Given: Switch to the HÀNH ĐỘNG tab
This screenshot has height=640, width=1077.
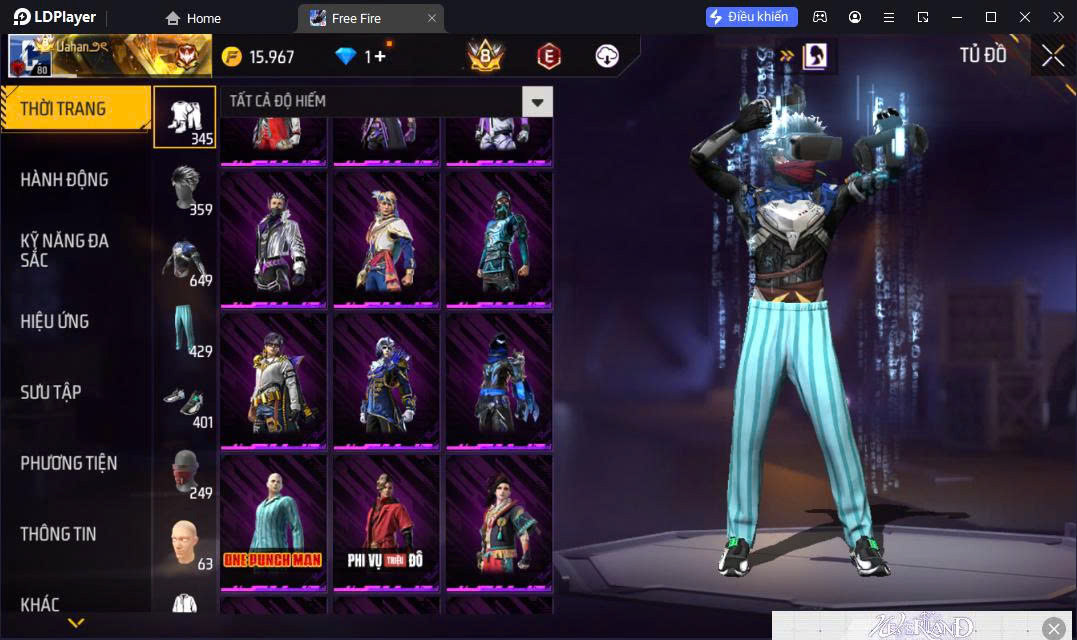Looking at the screenshot, I should (65, 180).
